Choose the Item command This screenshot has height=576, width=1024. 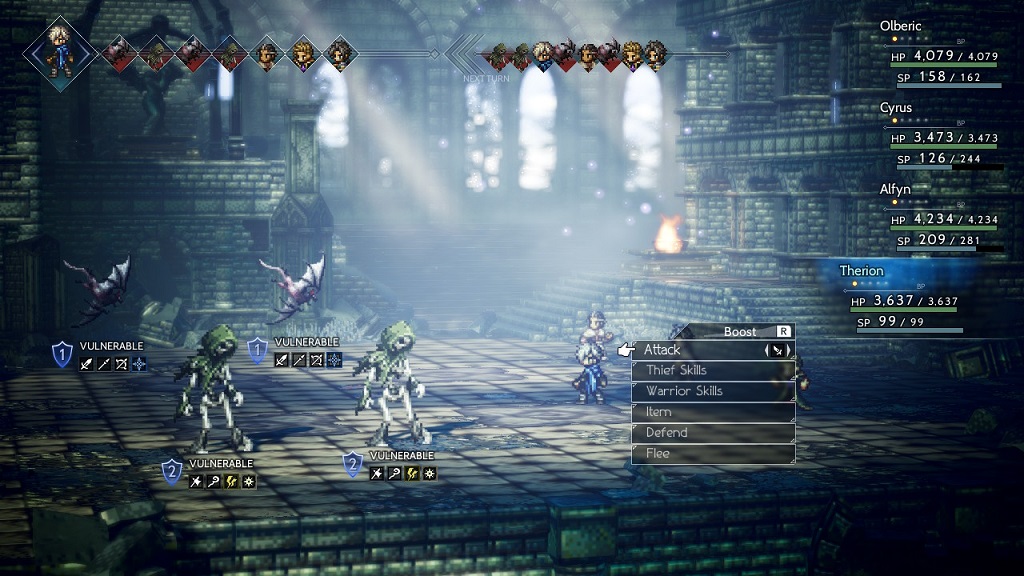point(714,412)
